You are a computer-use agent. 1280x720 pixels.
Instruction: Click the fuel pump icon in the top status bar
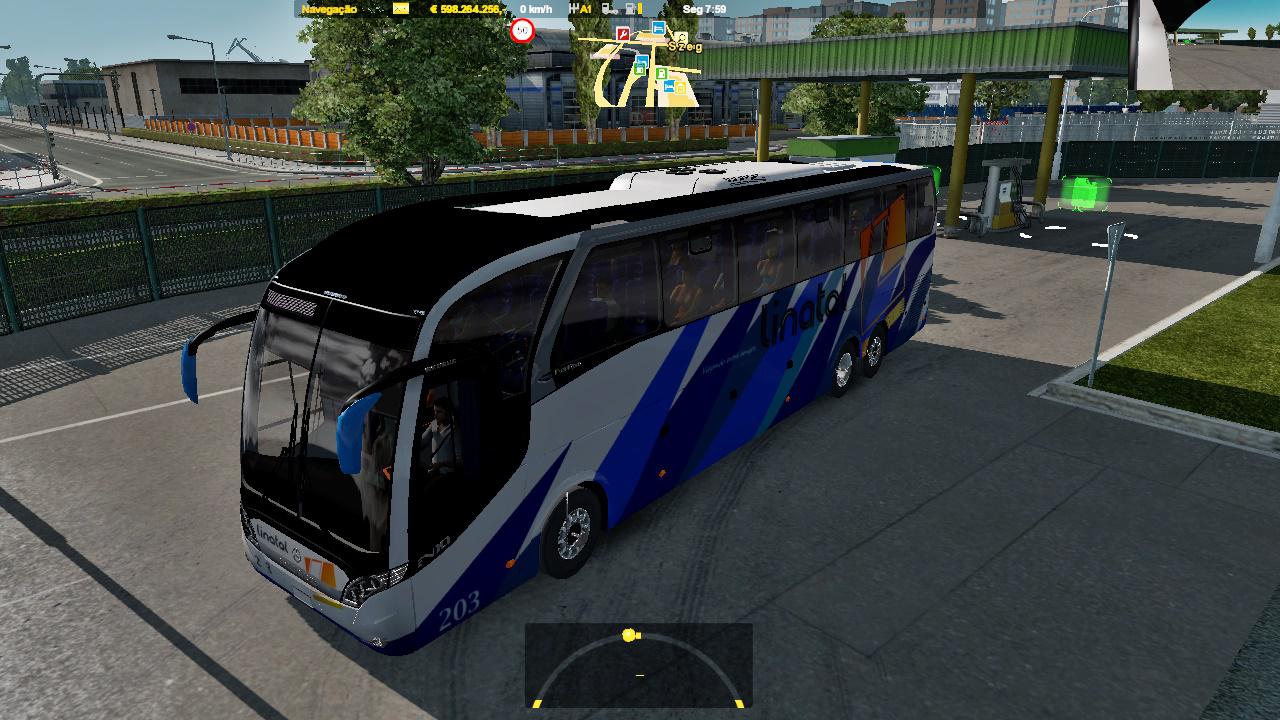tap(629, 9)
